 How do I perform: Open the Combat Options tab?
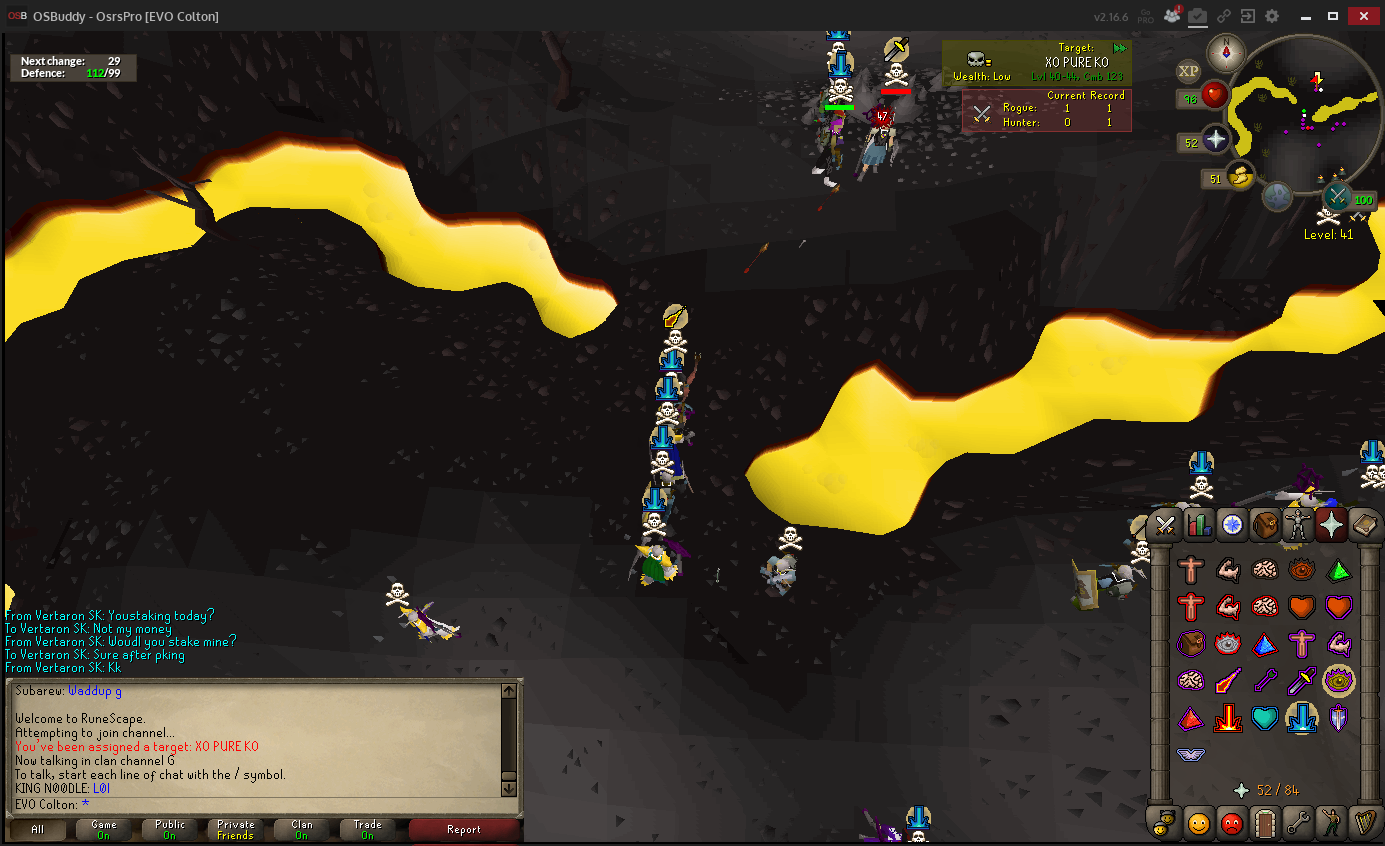point(1165,525)
